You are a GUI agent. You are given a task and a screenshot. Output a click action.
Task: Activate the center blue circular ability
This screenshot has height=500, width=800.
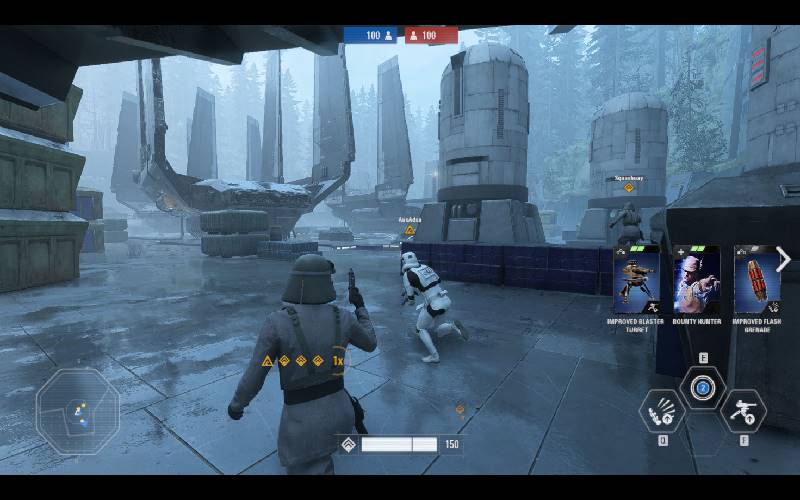point(702,387)
